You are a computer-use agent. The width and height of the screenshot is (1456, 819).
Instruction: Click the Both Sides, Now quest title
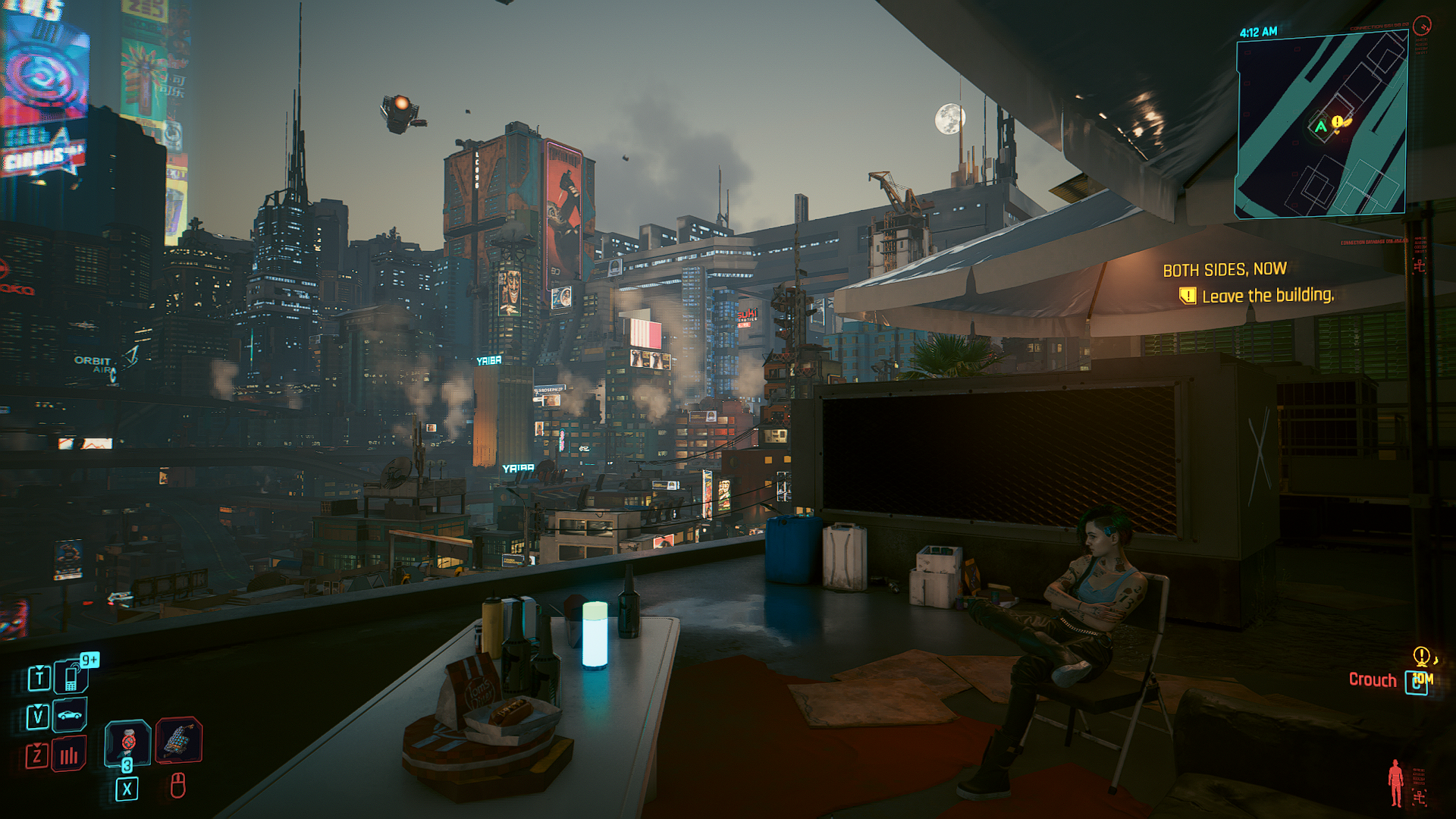(1224, 269)
